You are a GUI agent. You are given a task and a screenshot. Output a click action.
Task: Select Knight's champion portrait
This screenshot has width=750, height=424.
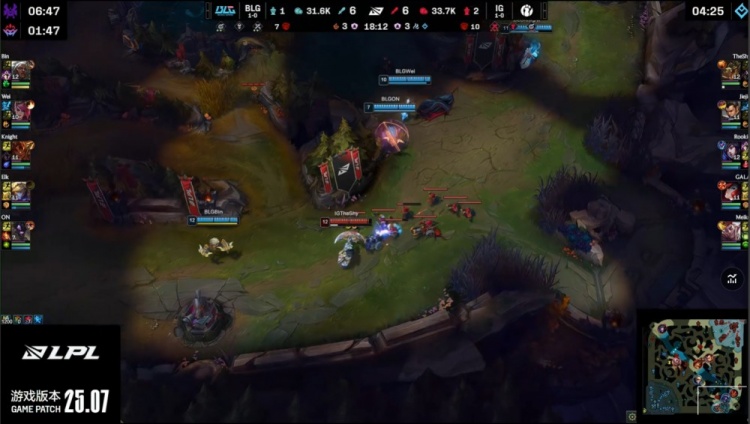tap(21, 152)
